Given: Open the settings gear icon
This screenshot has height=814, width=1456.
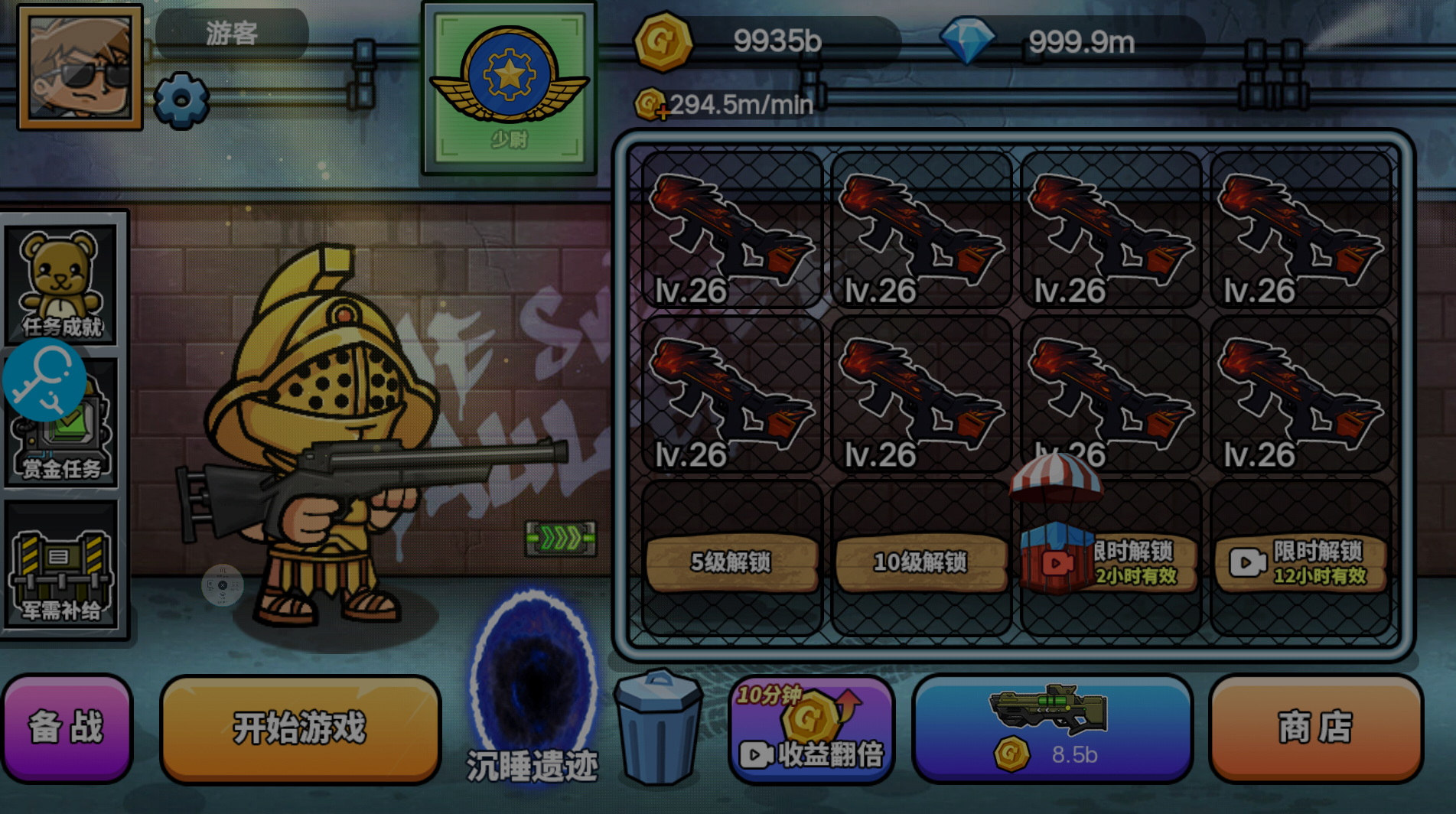Looking at the screenshot, I should [181, 99].
